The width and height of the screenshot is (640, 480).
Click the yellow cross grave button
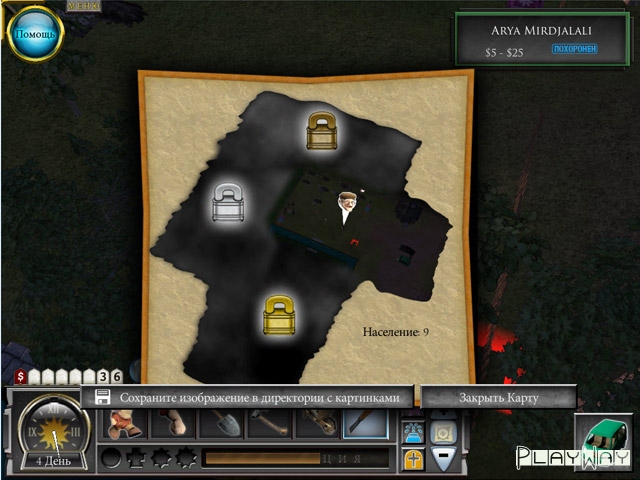click(x=413, y=459)
